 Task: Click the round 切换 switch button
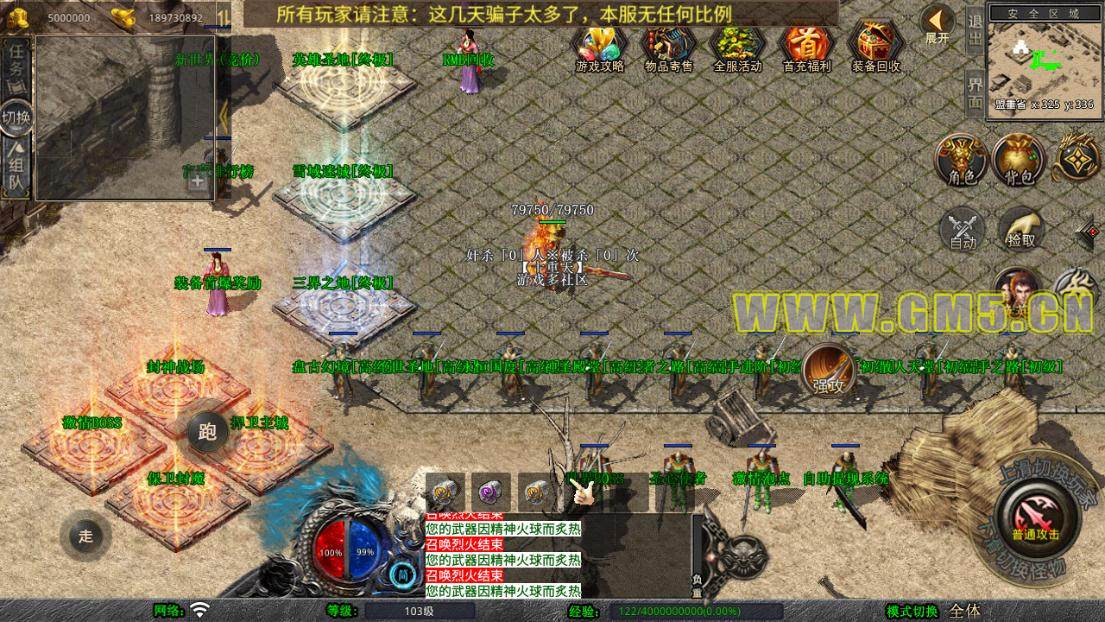[17, 117]
